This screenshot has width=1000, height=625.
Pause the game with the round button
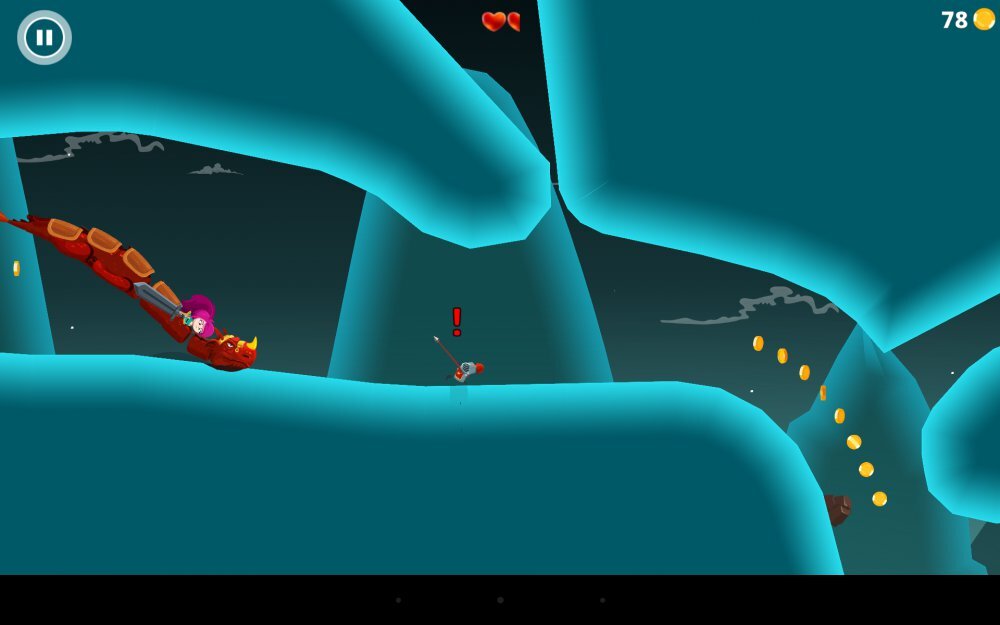(x=44, y=38)
